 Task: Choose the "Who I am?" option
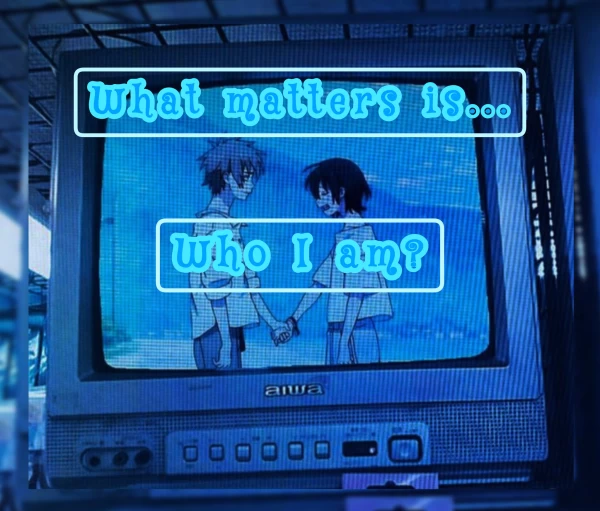pos(299,255)
